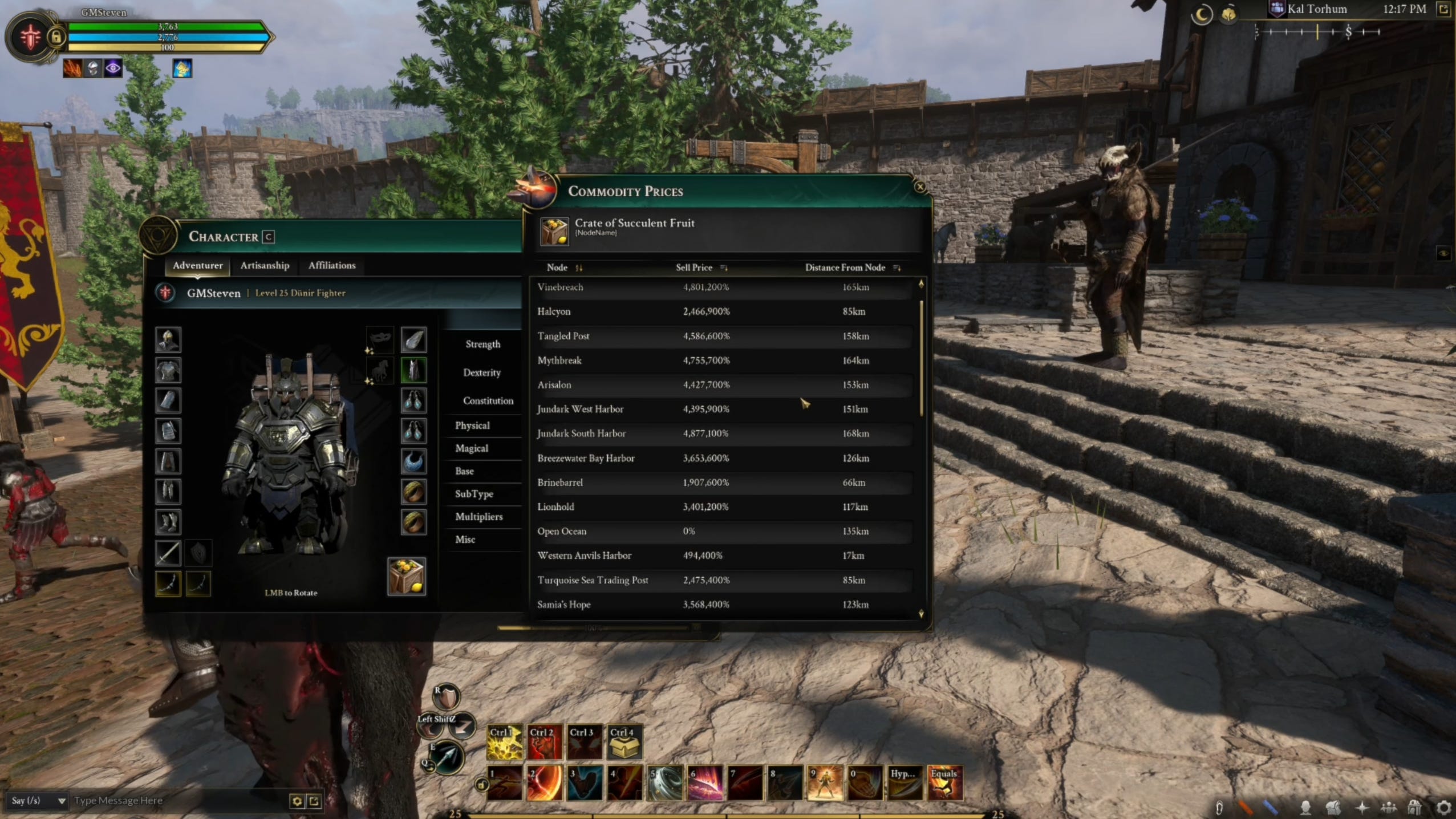The width and height of the screenshot is (1456, 819).
Task: Expand the Magical stats section
Action: point(472,448)
